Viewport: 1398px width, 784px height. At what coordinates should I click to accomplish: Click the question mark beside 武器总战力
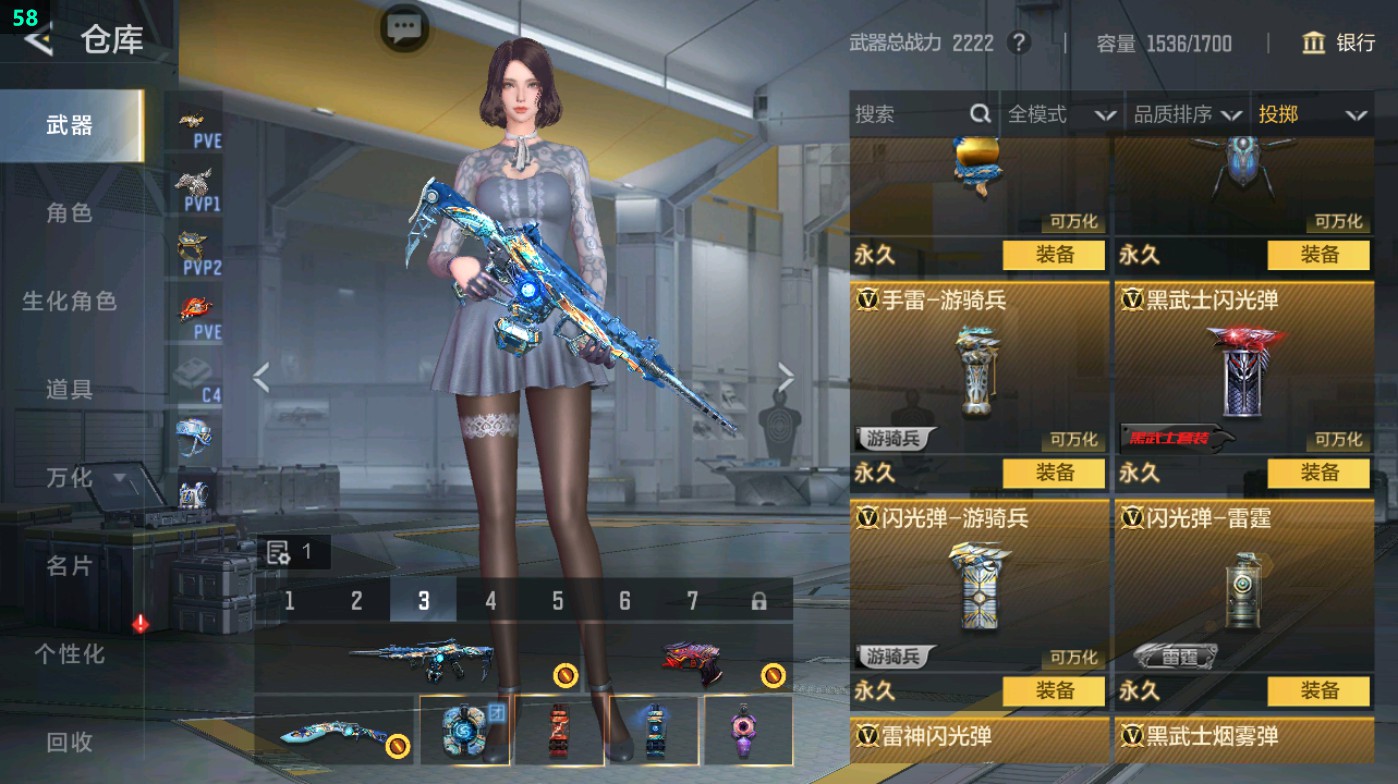click(x=1017, y=43)
